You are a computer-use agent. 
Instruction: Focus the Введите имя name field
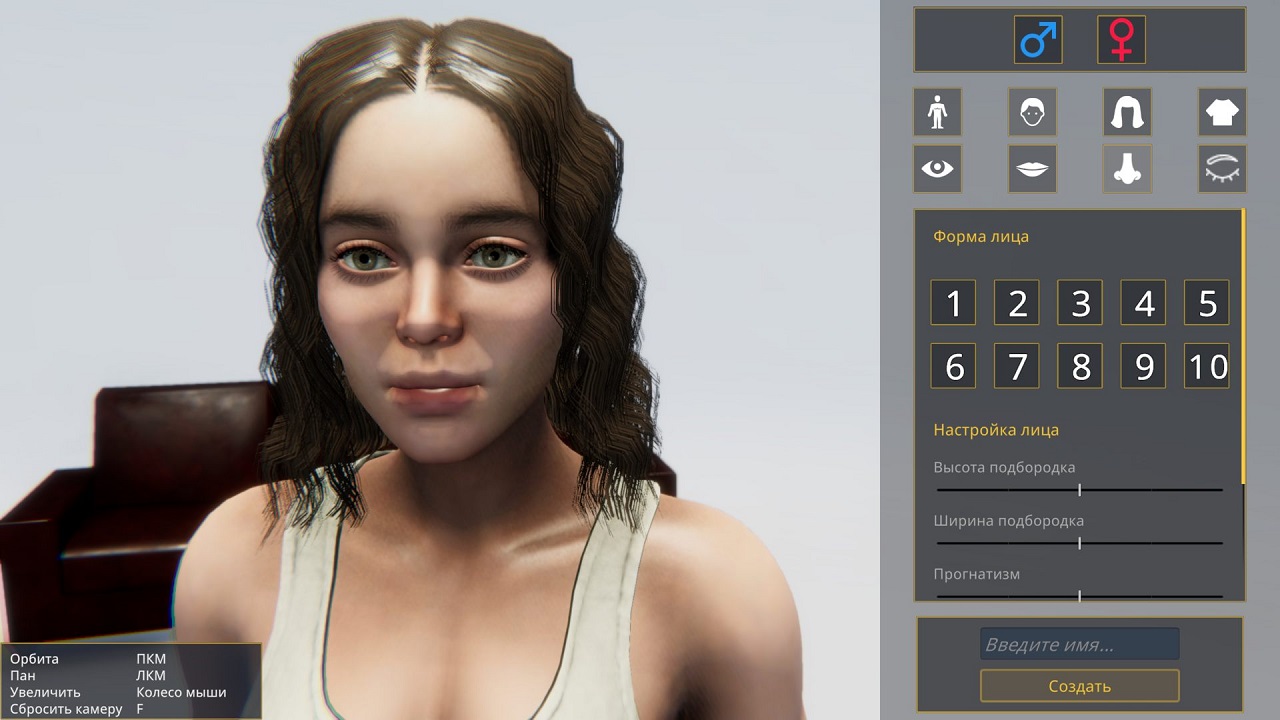[x=1079, y=644]
